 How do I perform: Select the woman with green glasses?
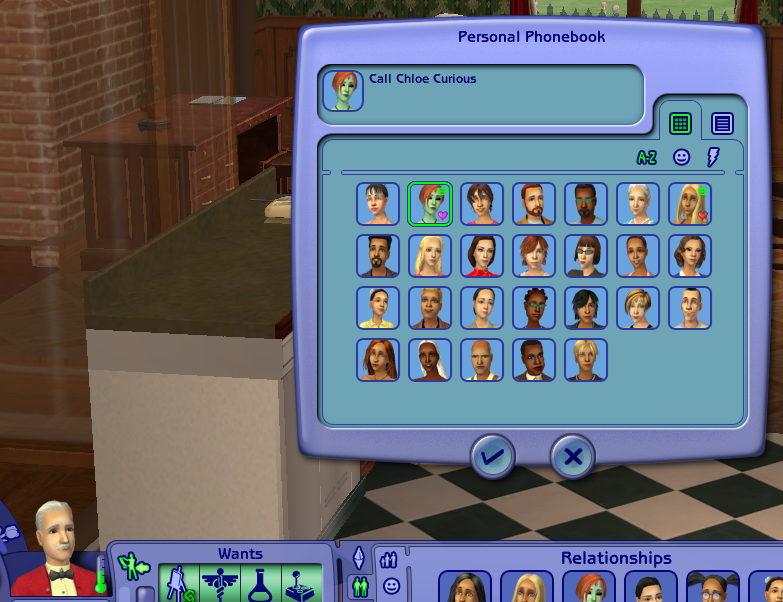pyautogui.click(x=534, y=308)
